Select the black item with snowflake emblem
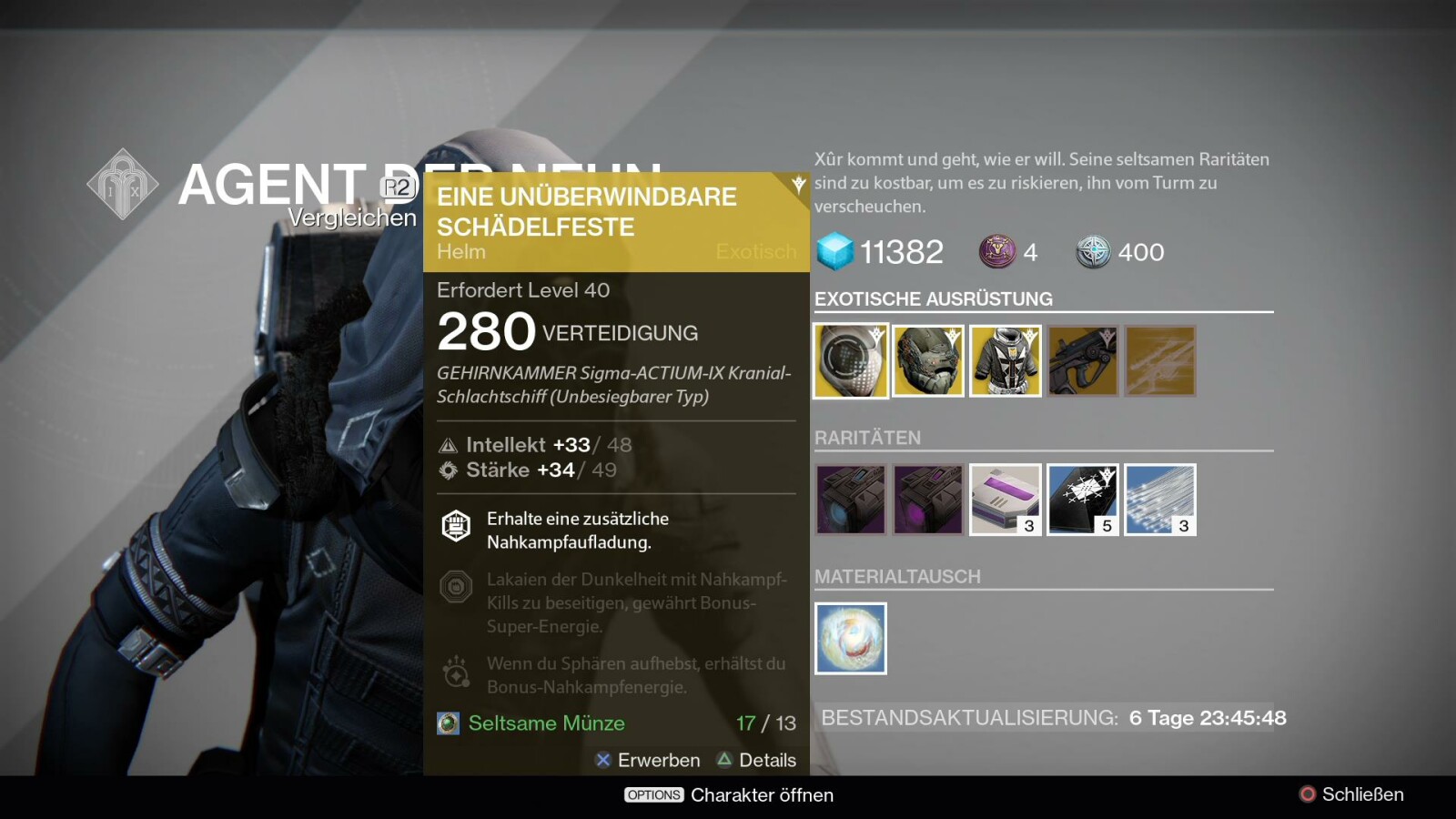This screenshot has height=819, width=1456. 1082,500
